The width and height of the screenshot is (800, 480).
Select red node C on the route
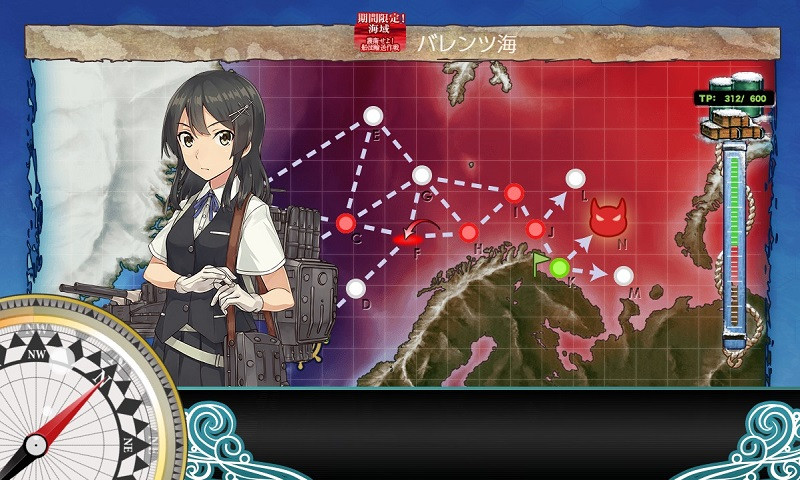(346, 222)
